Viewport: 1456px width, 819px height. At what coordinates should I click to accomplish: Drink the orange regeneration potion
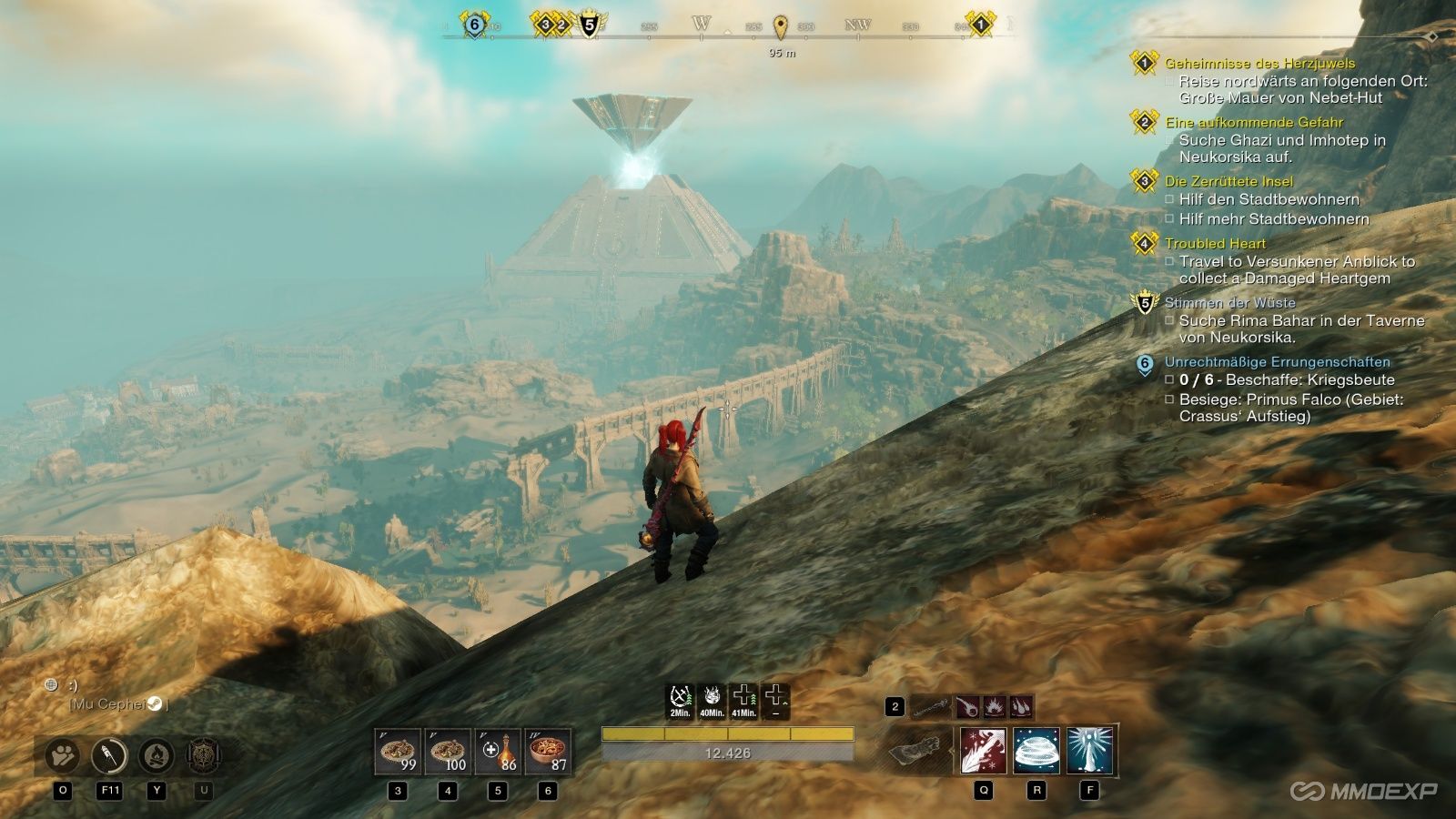coord(498,752)
